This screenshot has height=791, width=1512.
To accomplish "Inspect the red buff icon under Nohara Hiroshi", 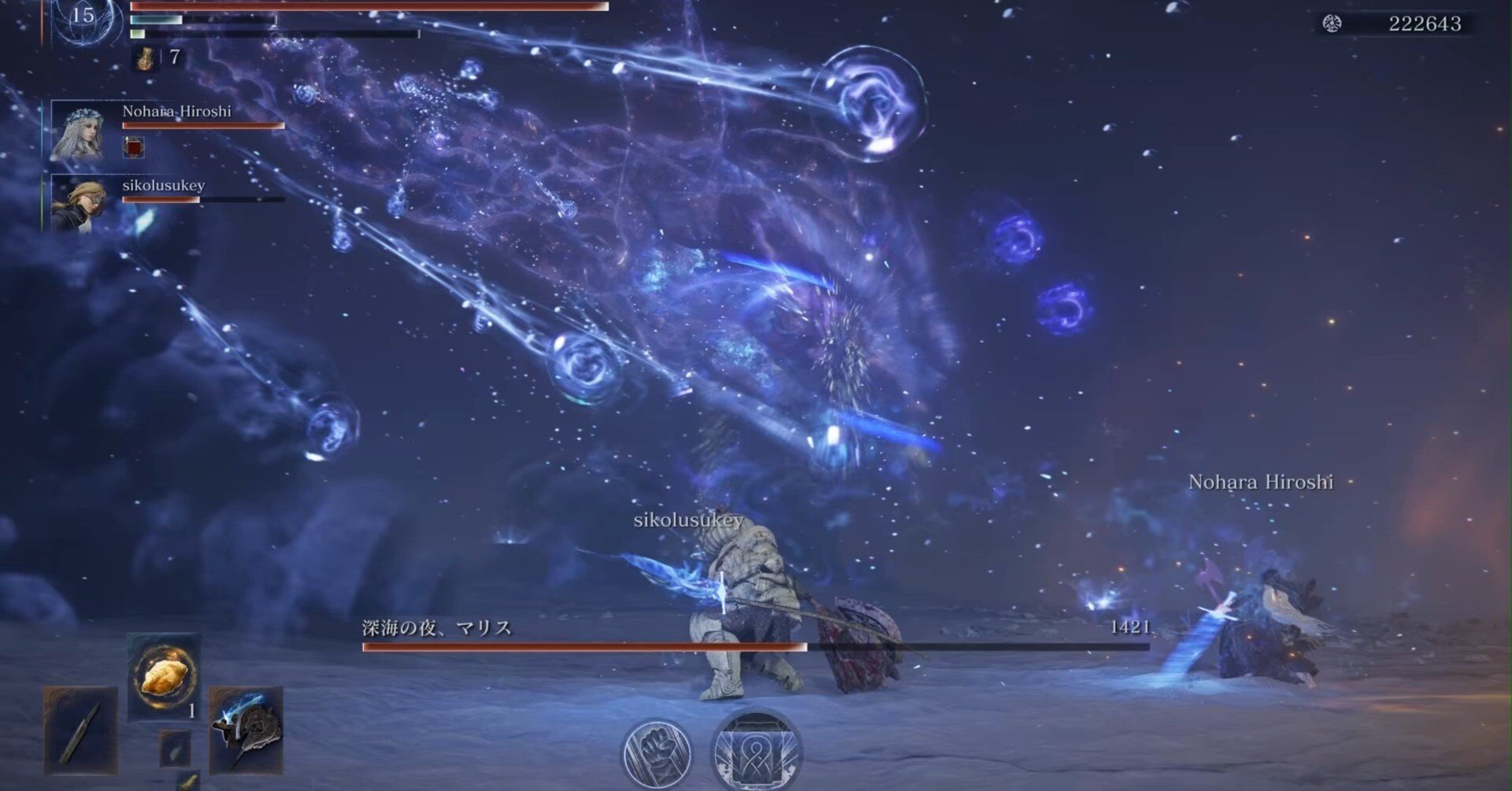I will coord(135,147).
